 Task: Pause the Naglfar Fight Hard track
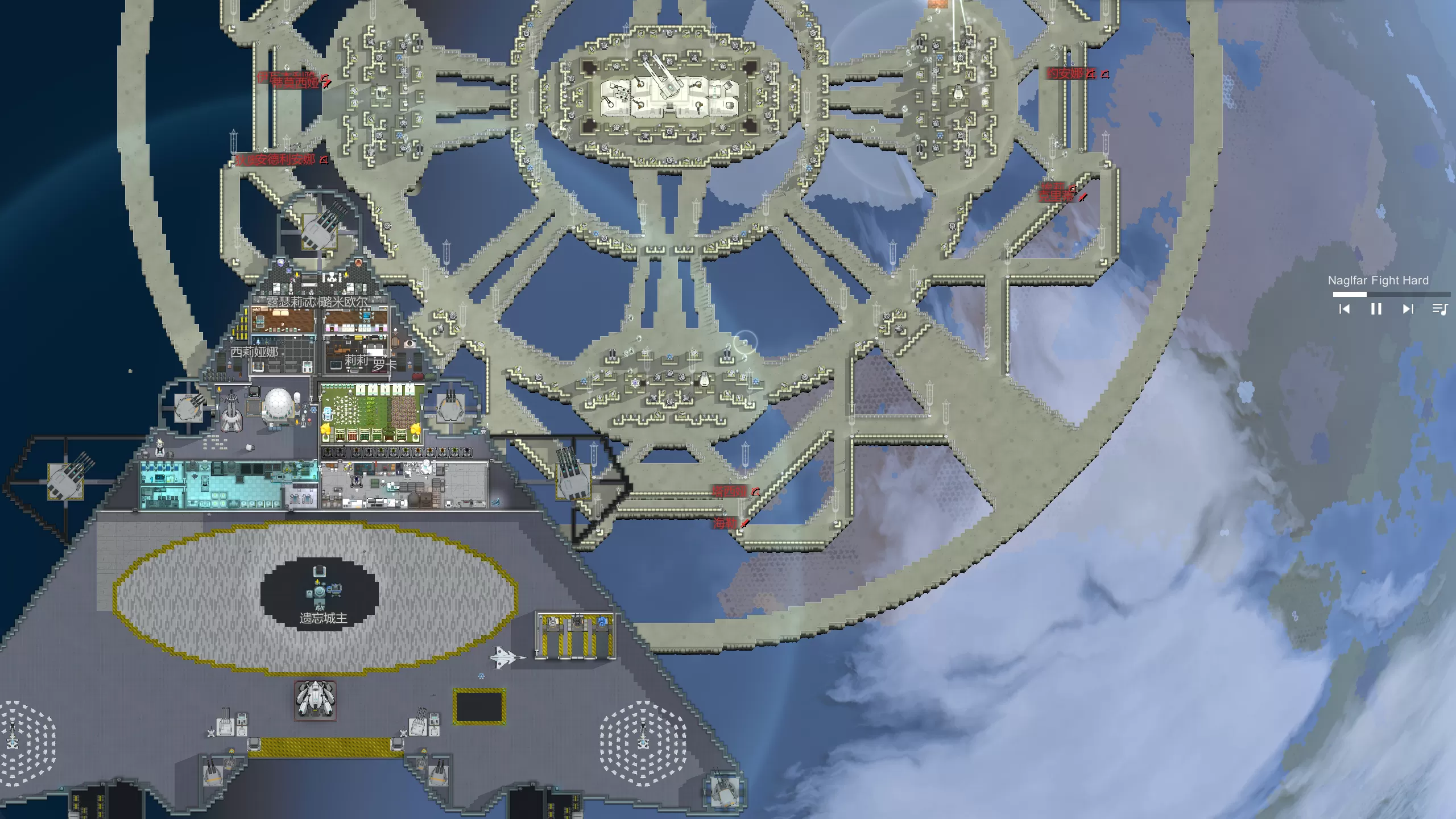[x=1376, y=309]
